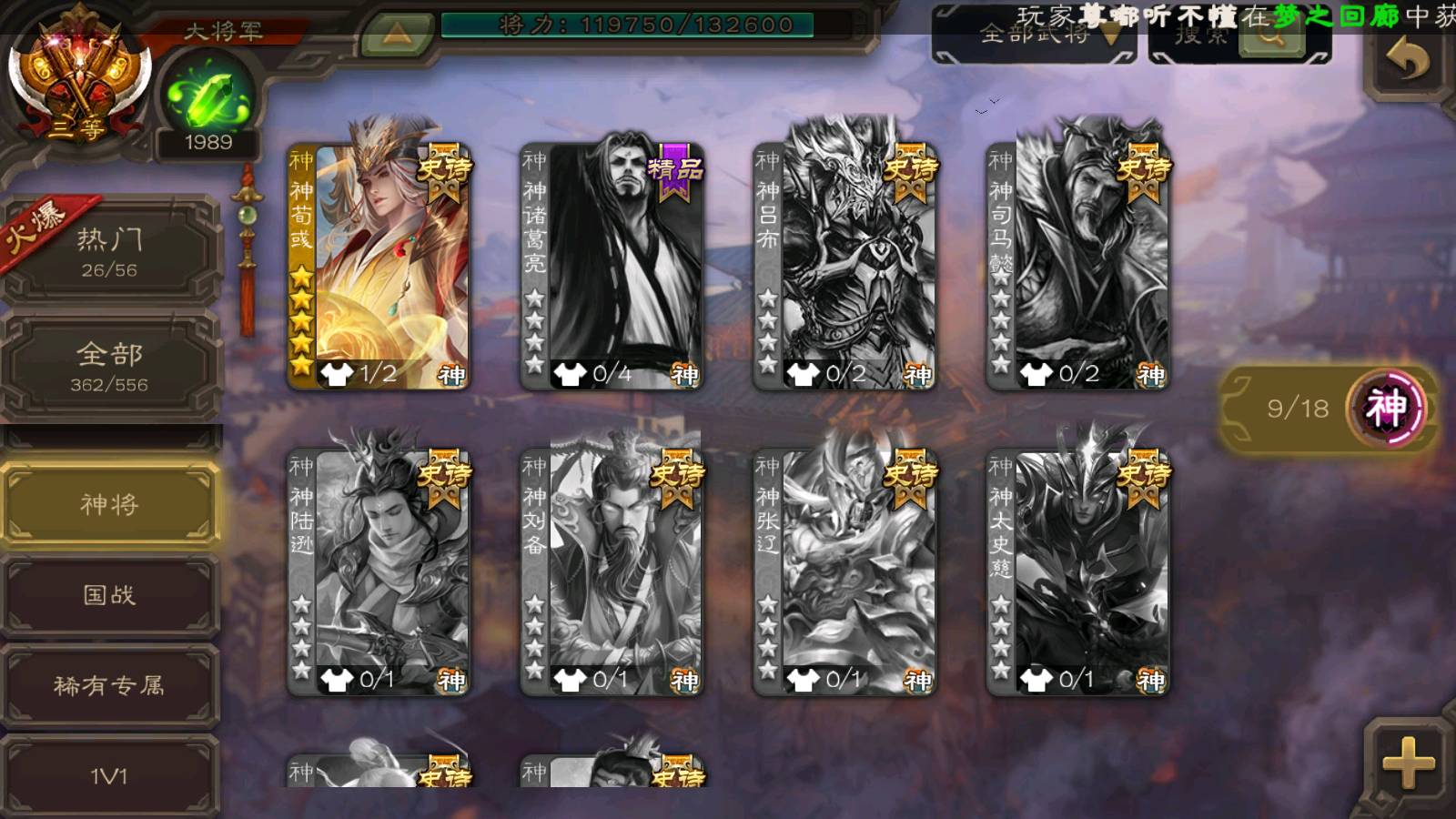The width and height of the screenshot is (1456, 819).
Task: Select the 神将 category tab
Action: tap(109, 504)
